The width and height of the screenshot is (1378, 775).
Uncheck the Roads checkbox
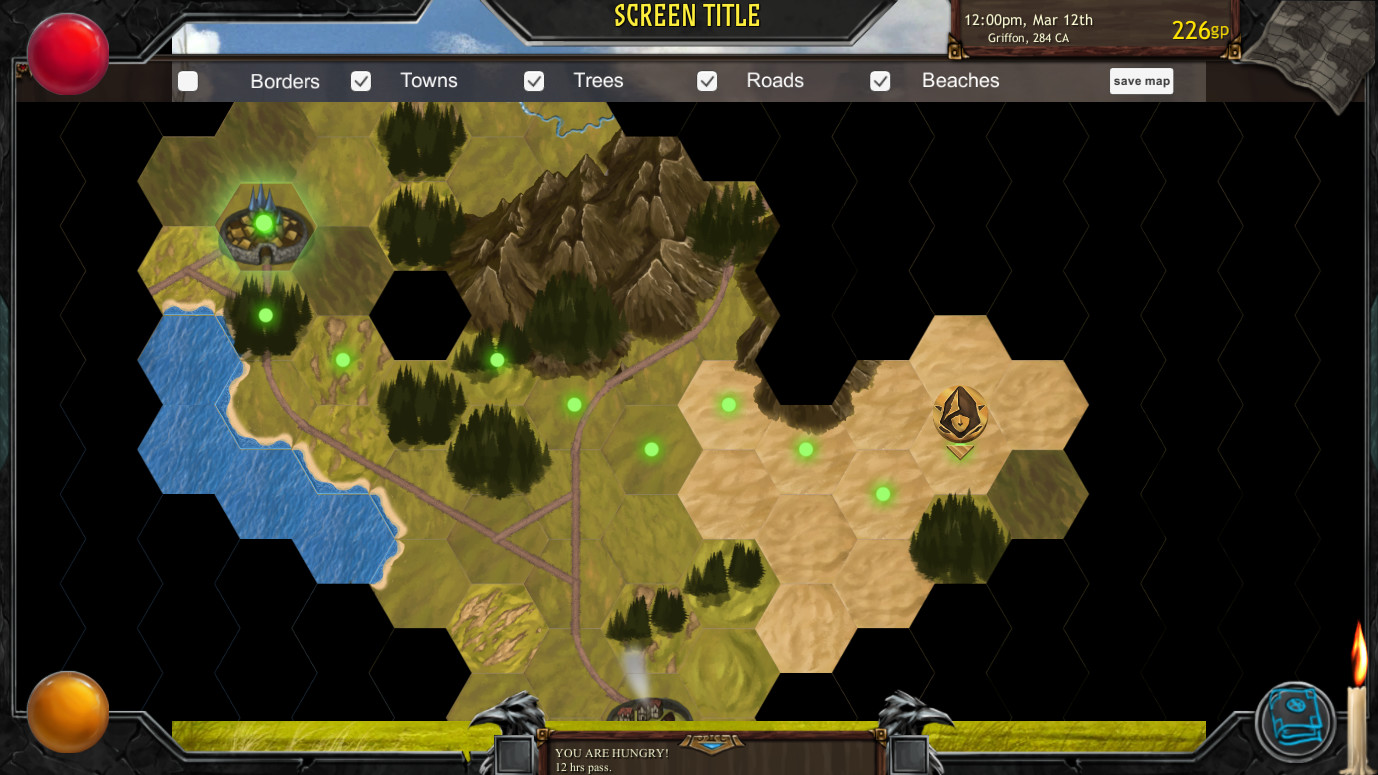click(707, 81)
